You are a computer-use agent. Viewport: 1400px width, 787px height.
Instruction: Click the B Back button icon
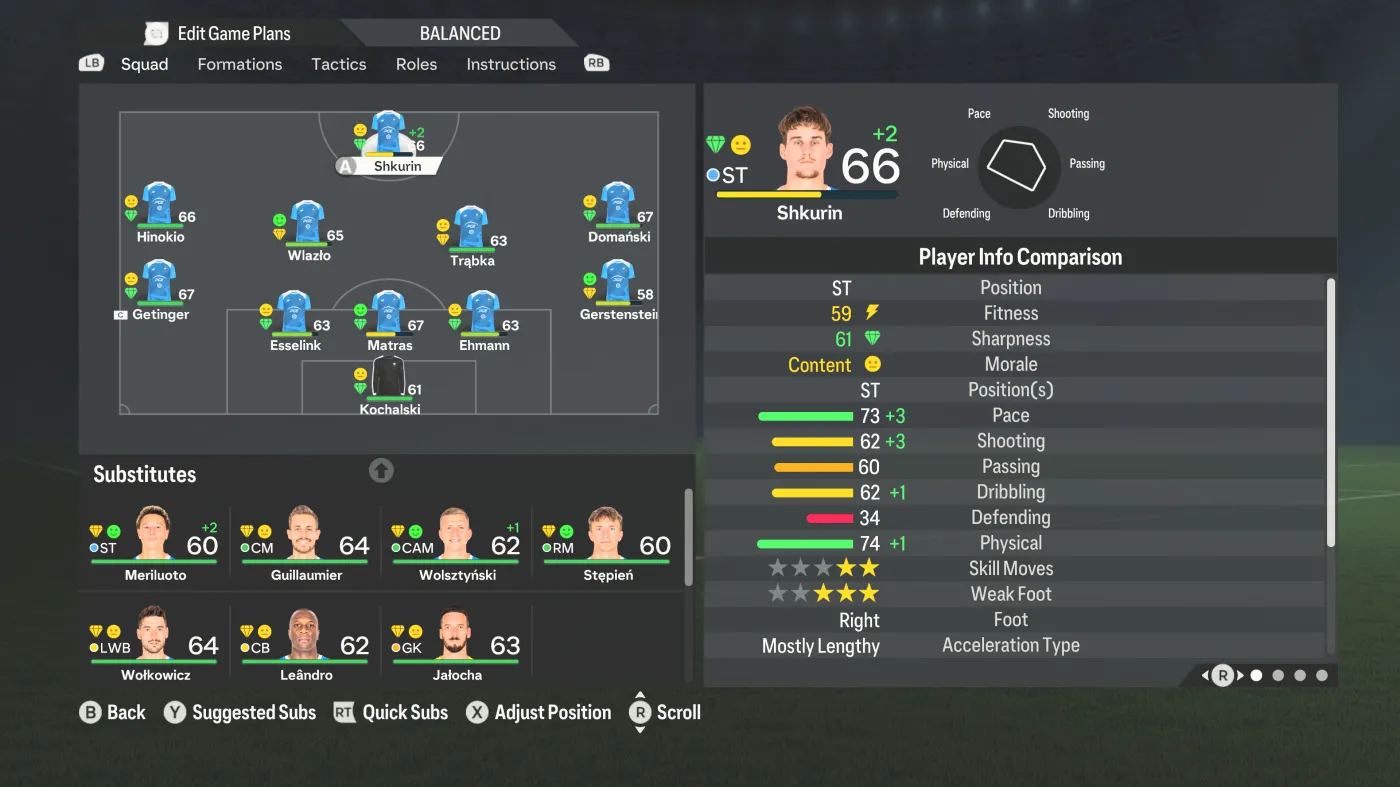point(92,712)
